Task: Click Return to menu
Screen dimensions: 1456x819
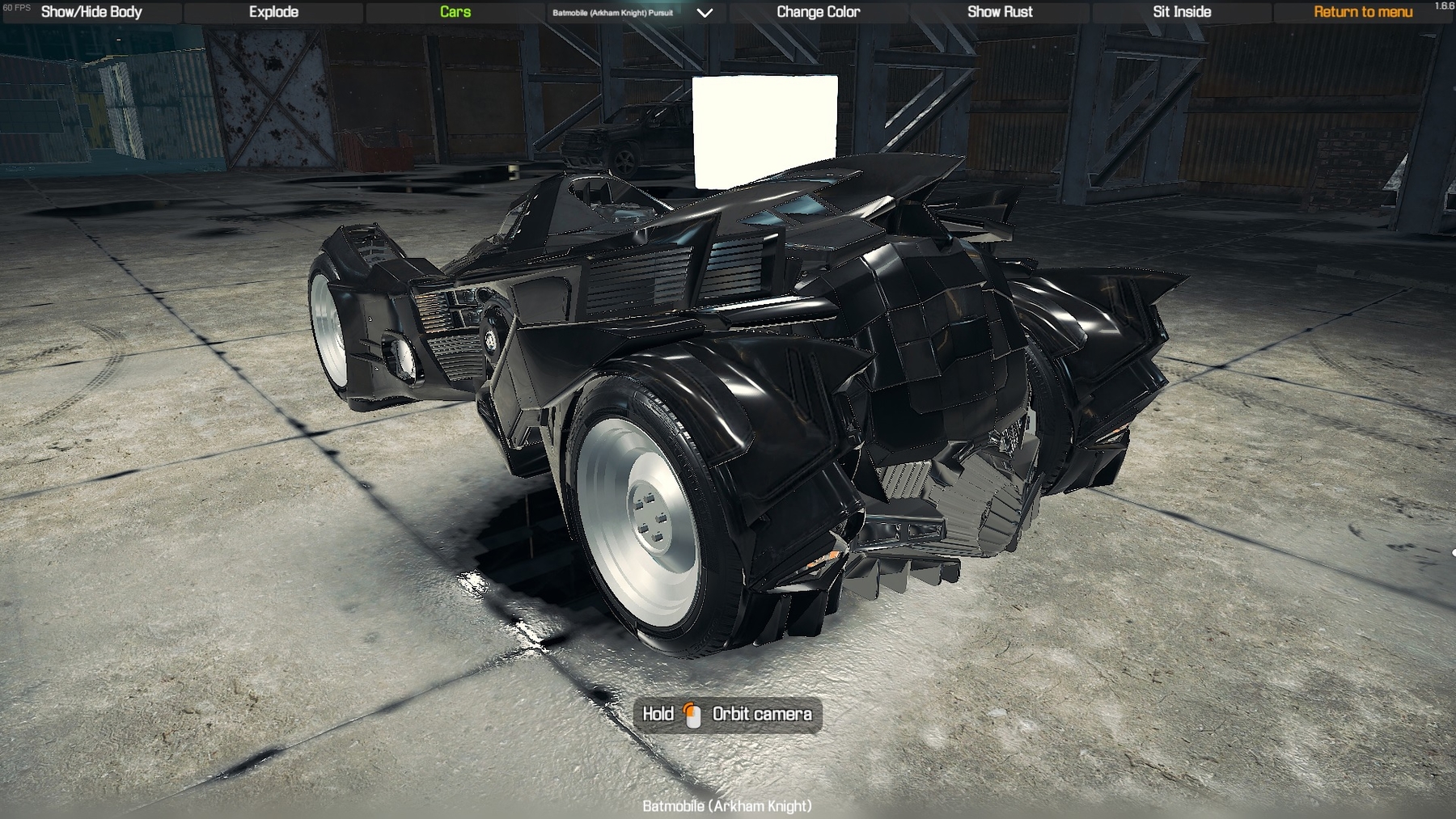Action: [x=1362, y=12]
